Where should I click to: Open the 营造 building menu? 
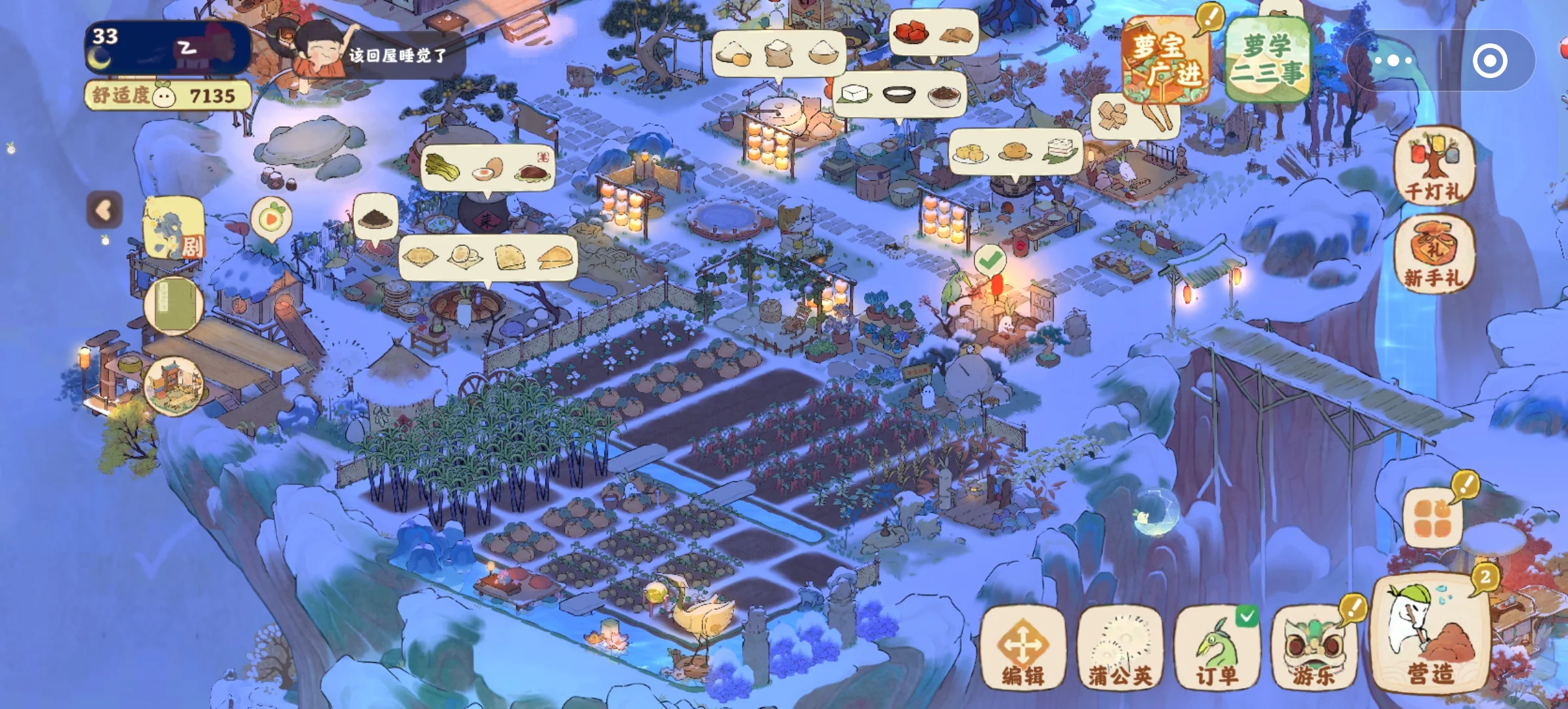click(1430, 637)
